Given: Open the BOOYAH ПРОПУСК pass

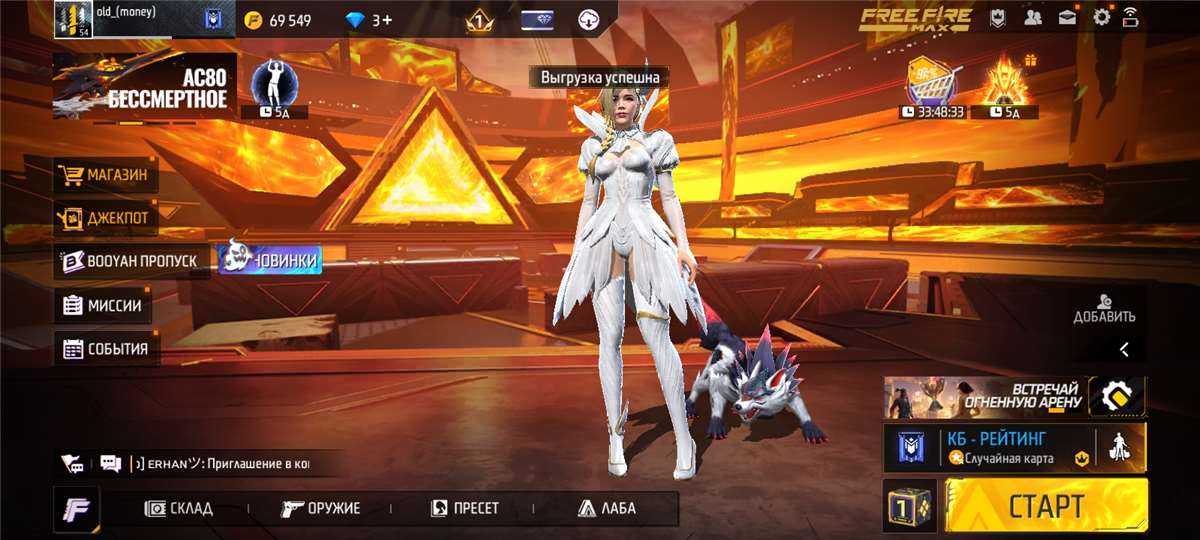Looking at the screenshot, I should (x=132, y=261).
